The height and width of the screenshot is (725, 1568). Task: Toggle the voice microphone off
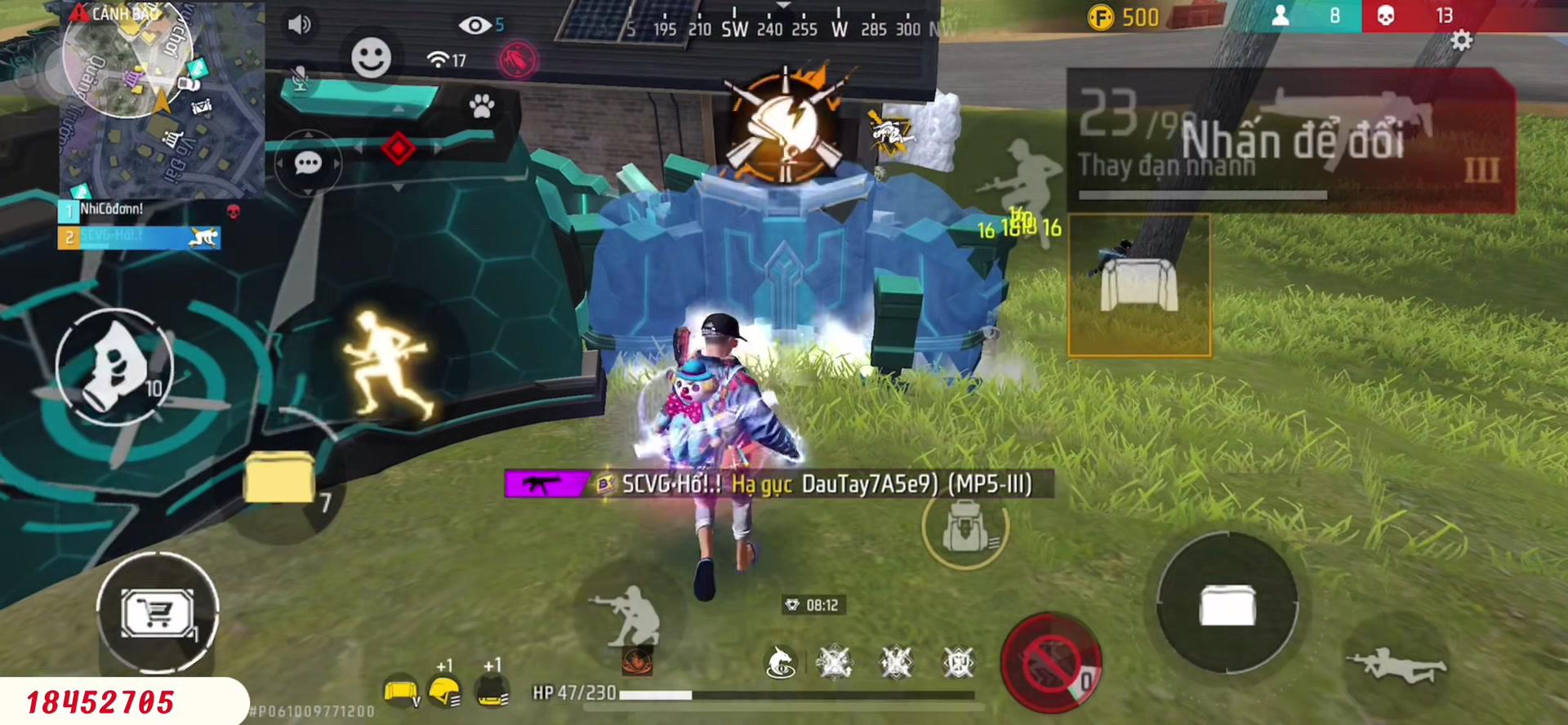coord(299,78)
